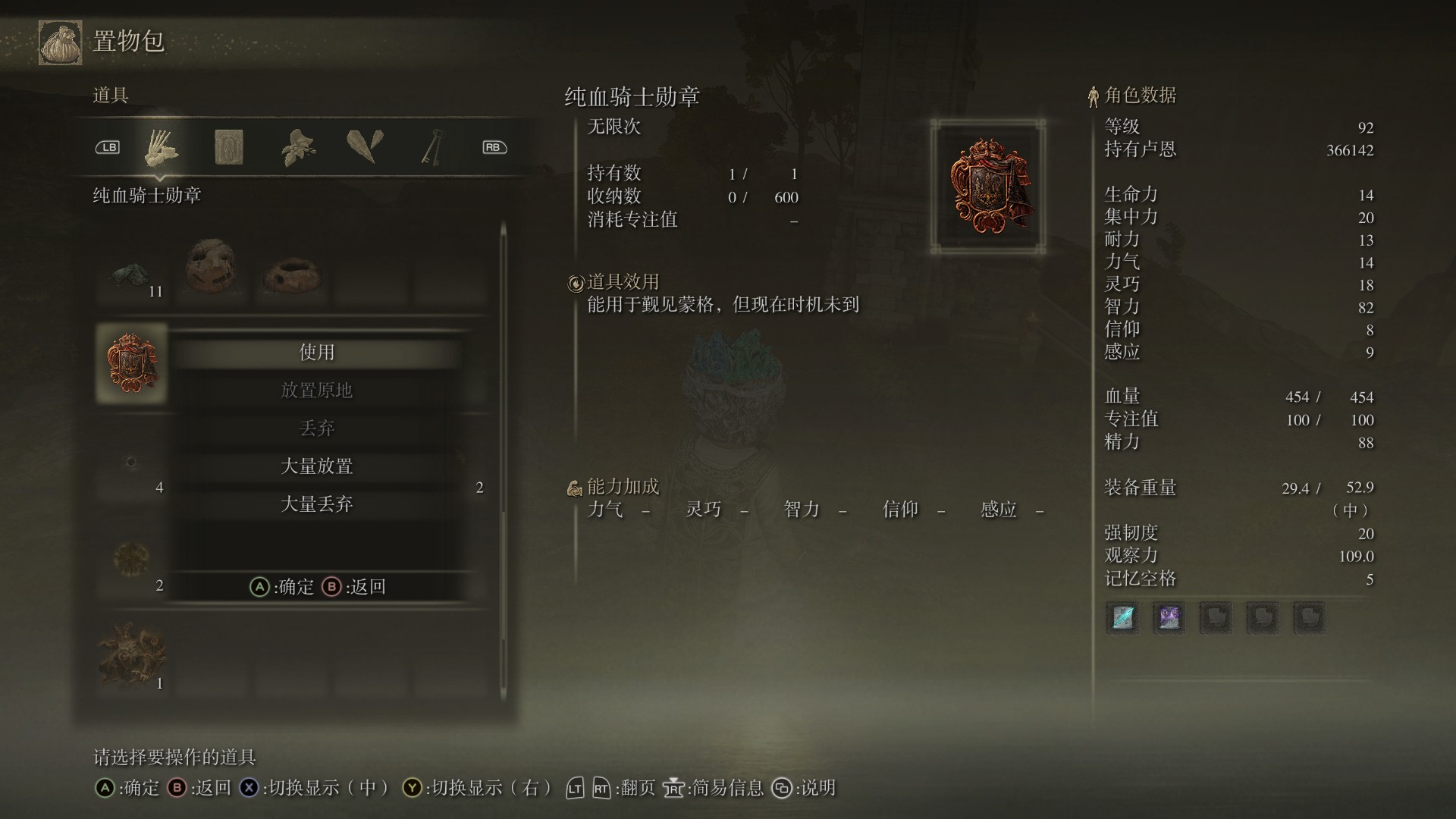The height and width of the screenshot is (819, 1456).
Task: Toggle 切换显示（右） display mode
Action: [485, 789]
